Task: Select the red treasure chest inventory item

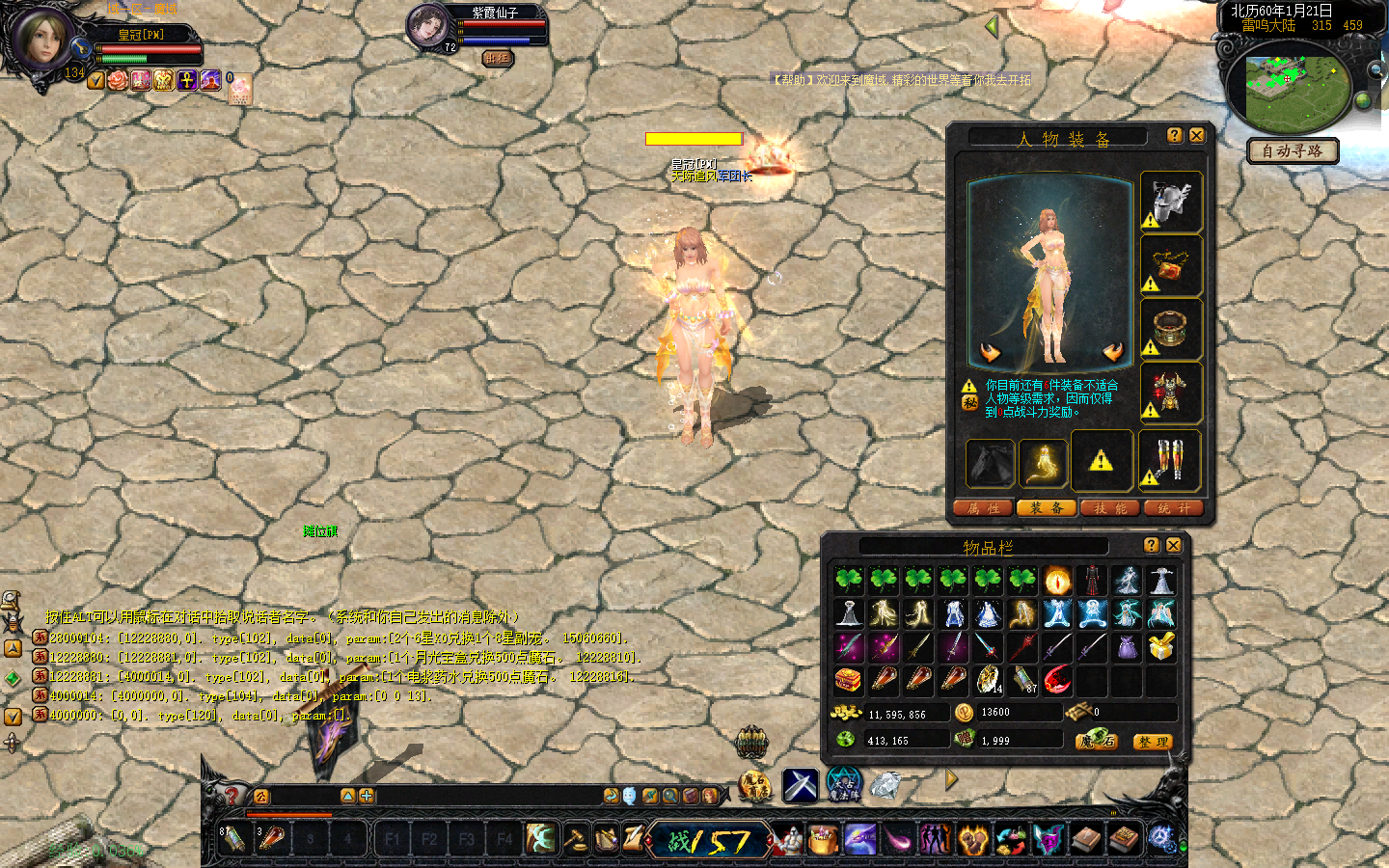Action: [x=848, y=680]
